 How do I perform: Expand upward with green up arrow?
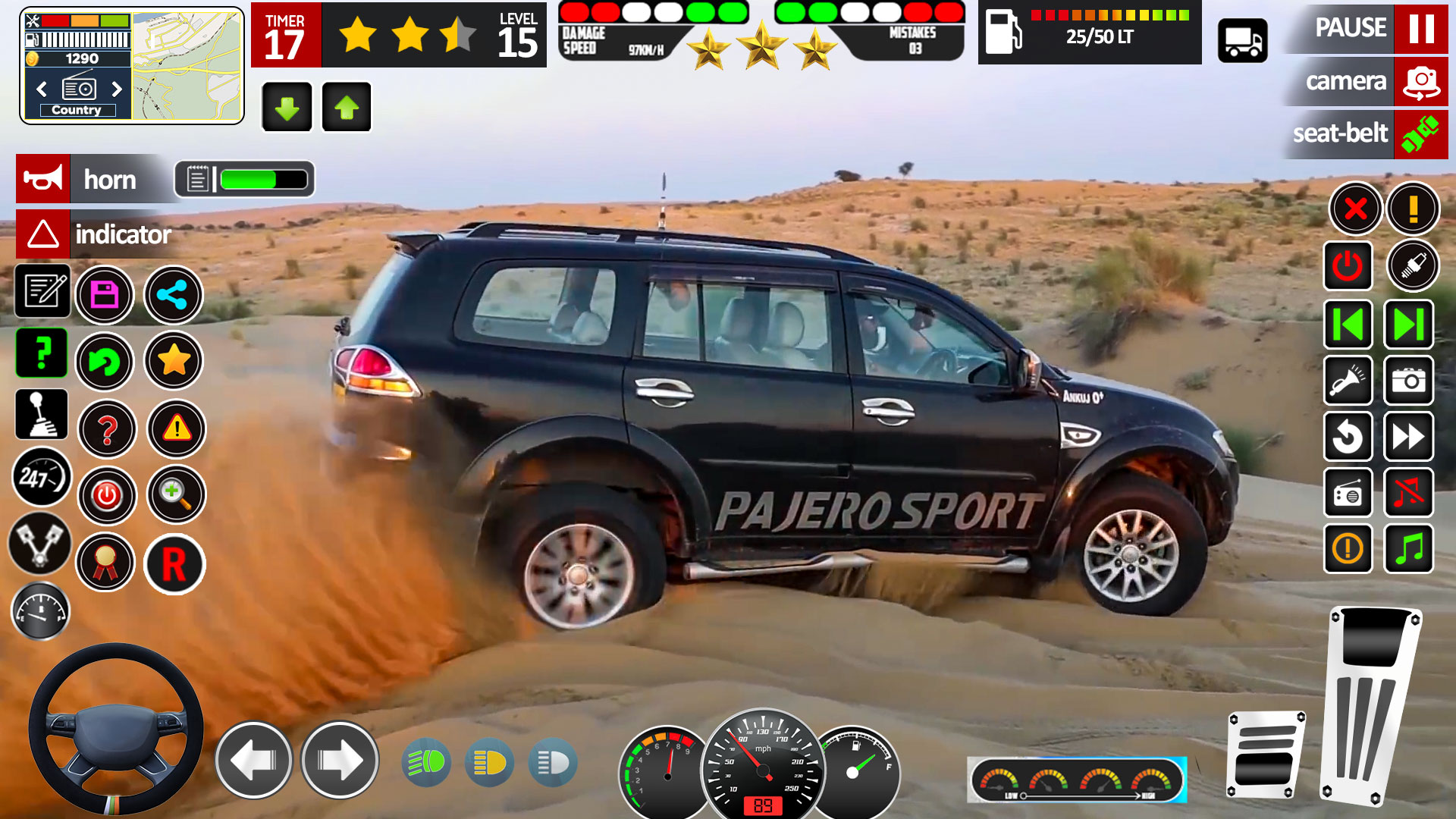click(x=347, y=106)
